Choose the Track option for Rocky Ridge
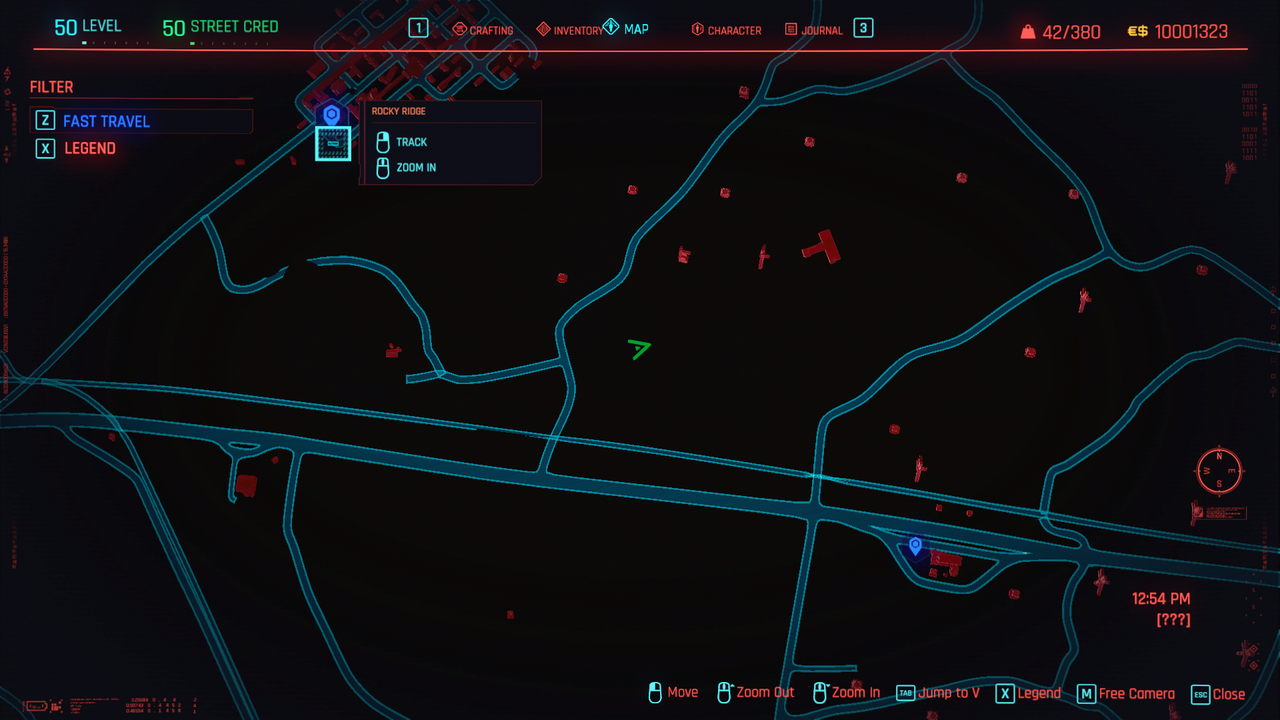The image size is (1280, 720). [411, 142]
